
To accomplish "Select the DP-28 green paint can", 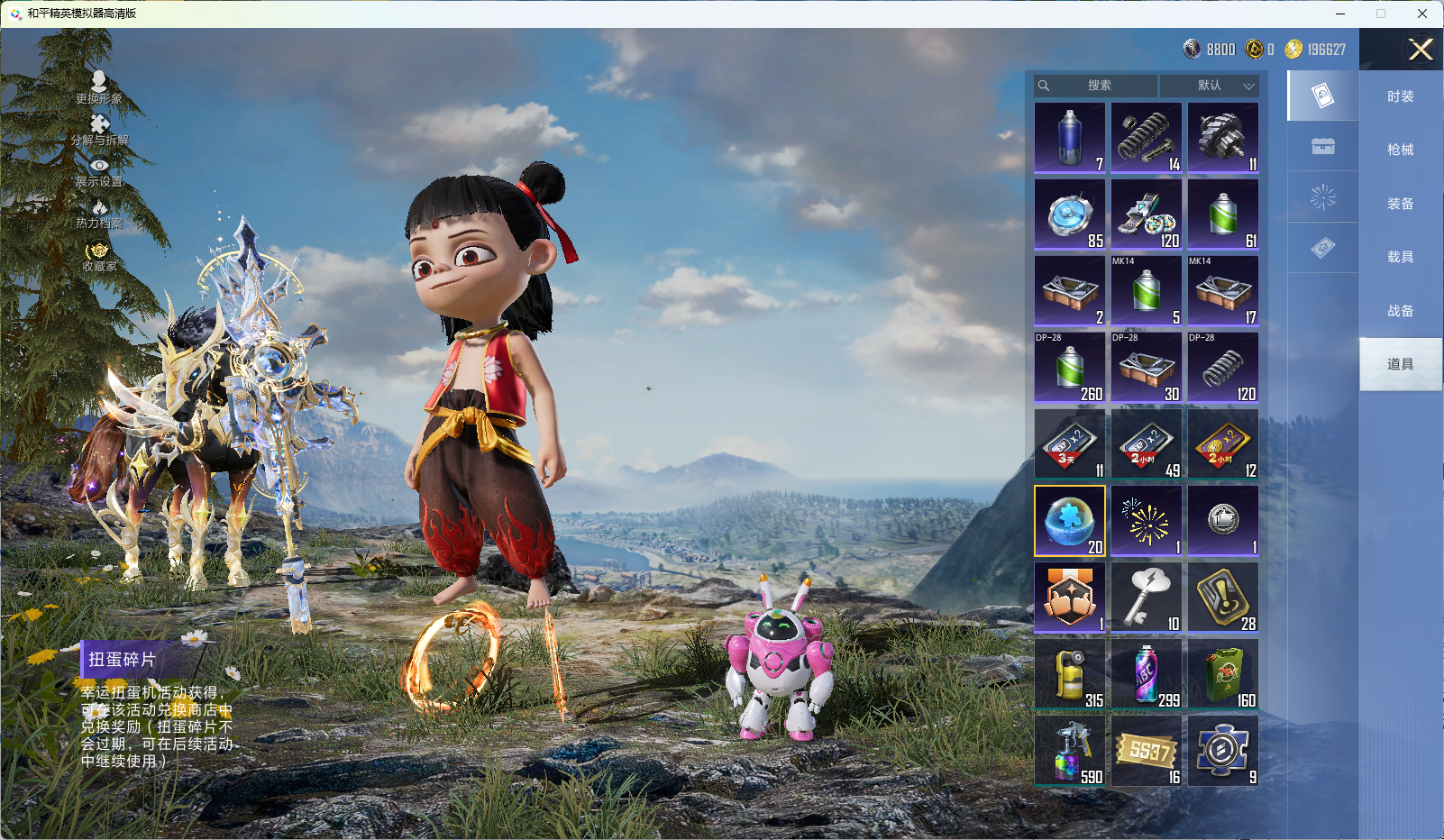I will [x=1070, y=367].
